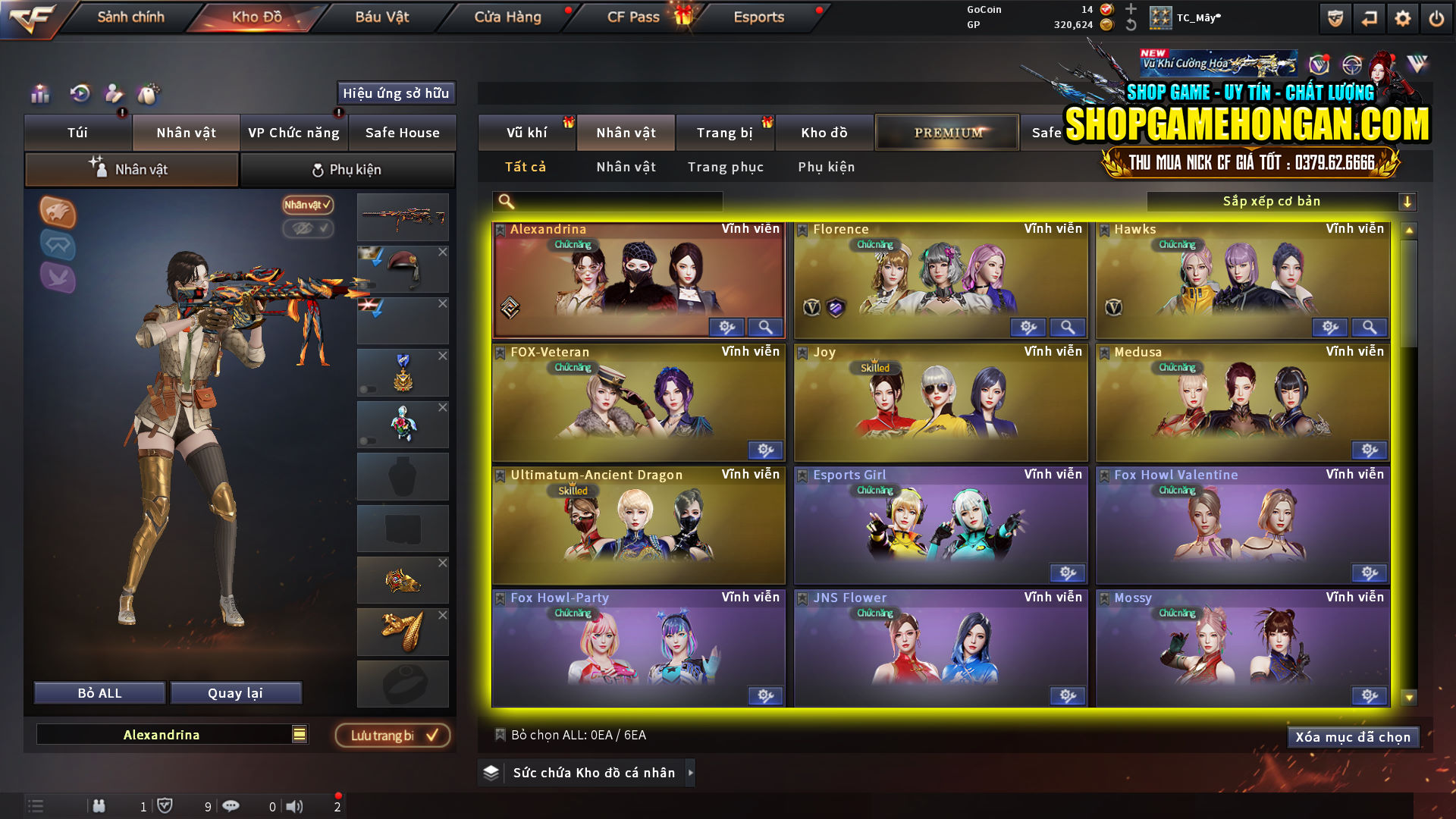Mute the speaker icon in the bottom status bar
1456x819 pixels.
point(295,806)
